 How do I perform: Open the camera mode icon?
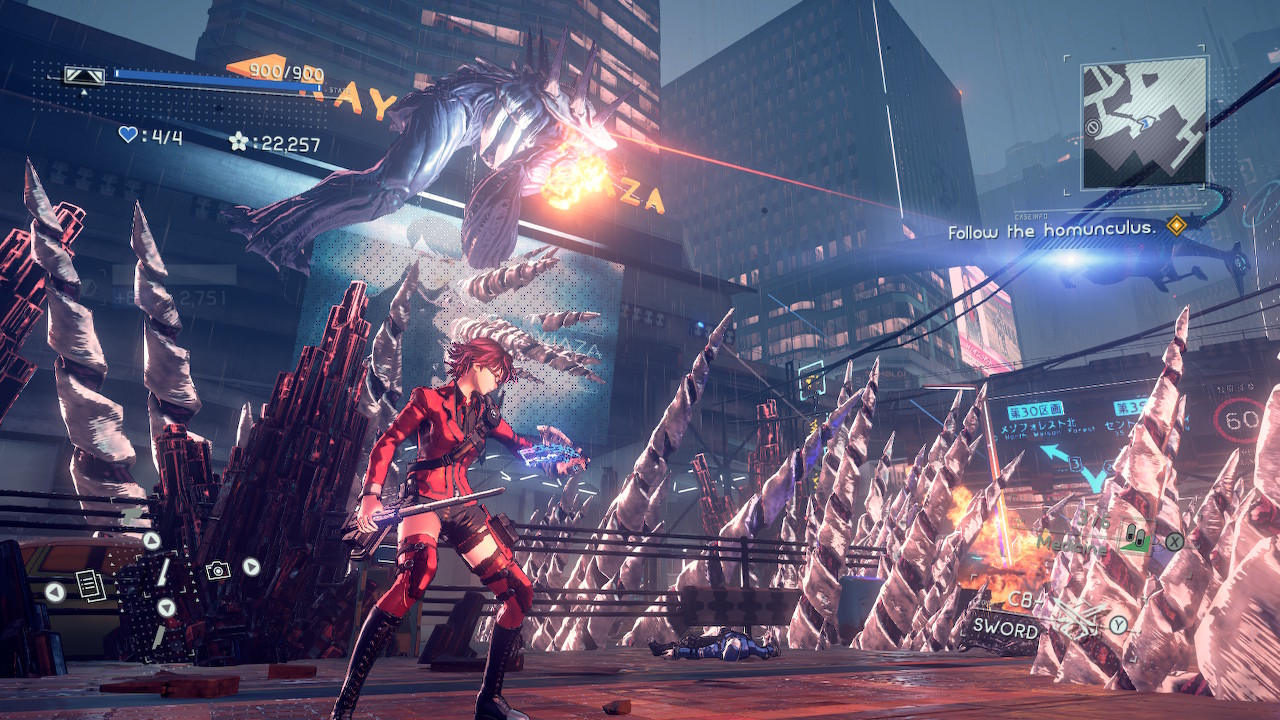tap(217, 569)
